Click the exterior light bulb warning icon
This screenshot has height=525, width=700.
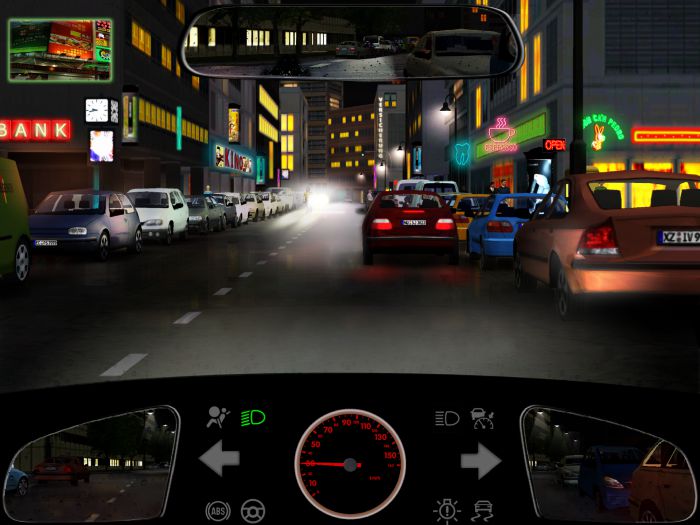[x=446, y=510]
